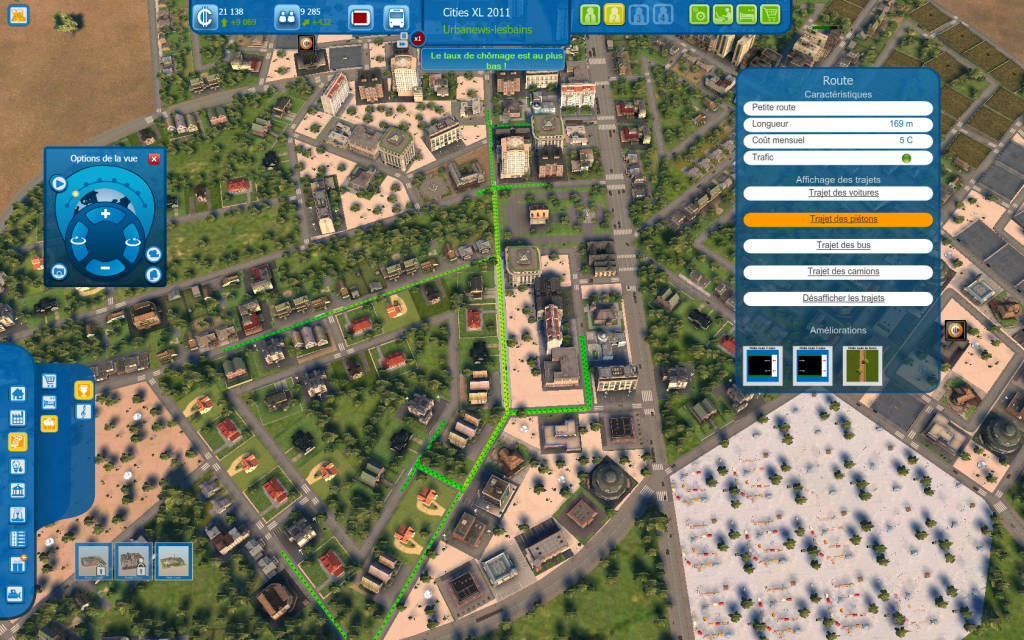The width and height of the screenshot is (1024, 640).
Task: Open the bus transport panel in top bar
Action: point(396,17)
